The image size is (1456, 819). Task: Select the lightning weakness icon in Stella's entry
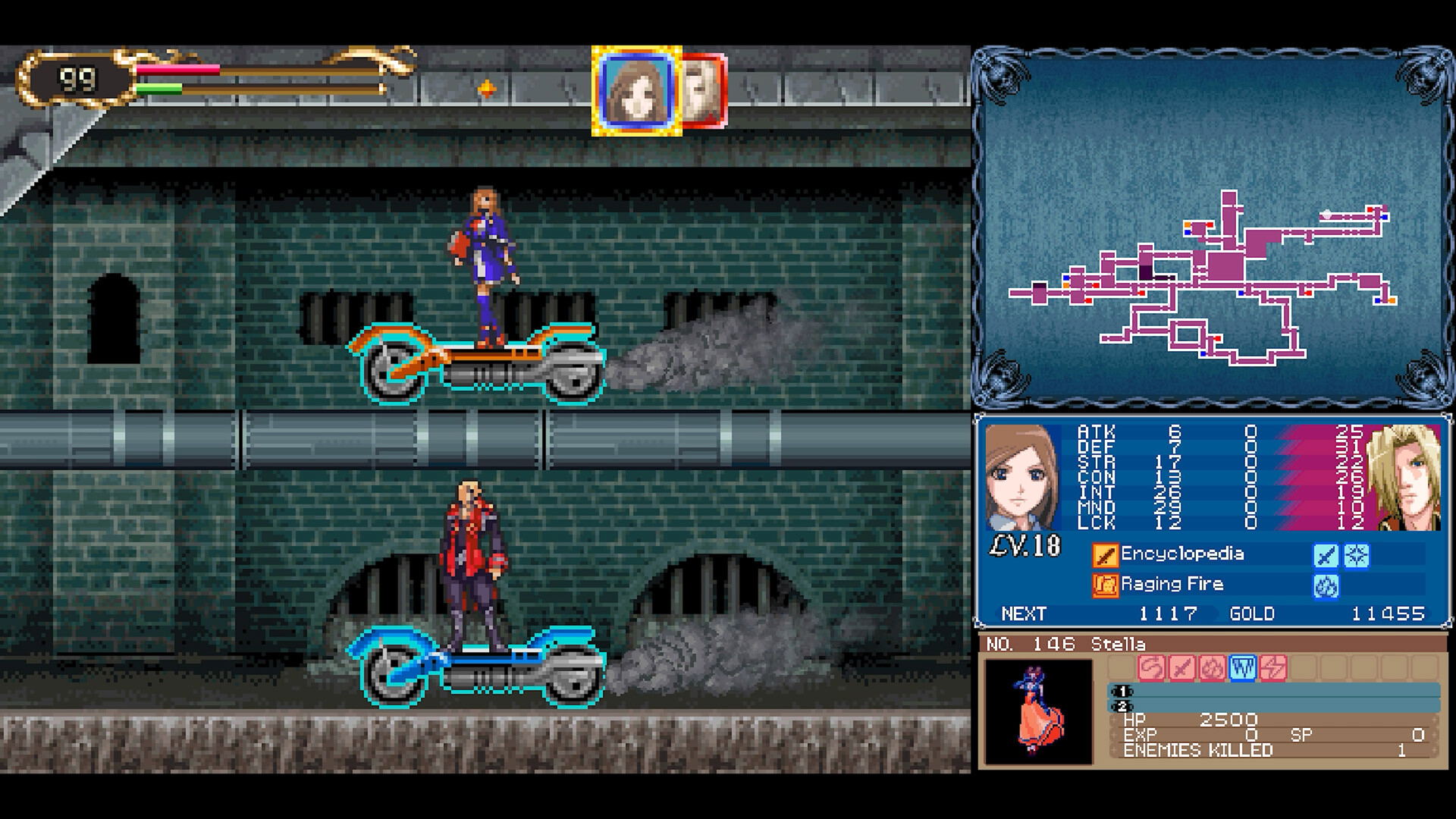(x=1273, y=667)
